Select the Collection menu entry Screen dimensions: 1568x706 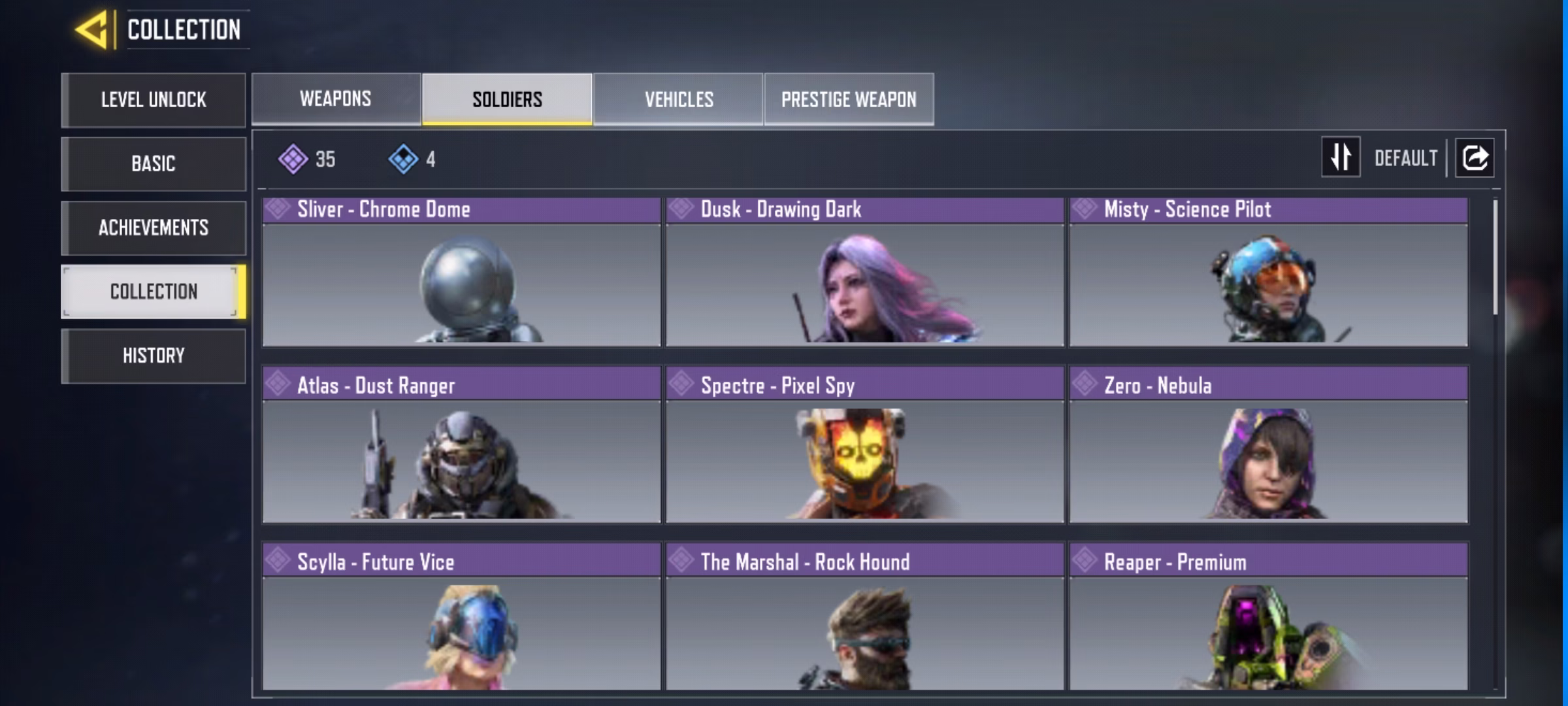(x=154, y=292)
